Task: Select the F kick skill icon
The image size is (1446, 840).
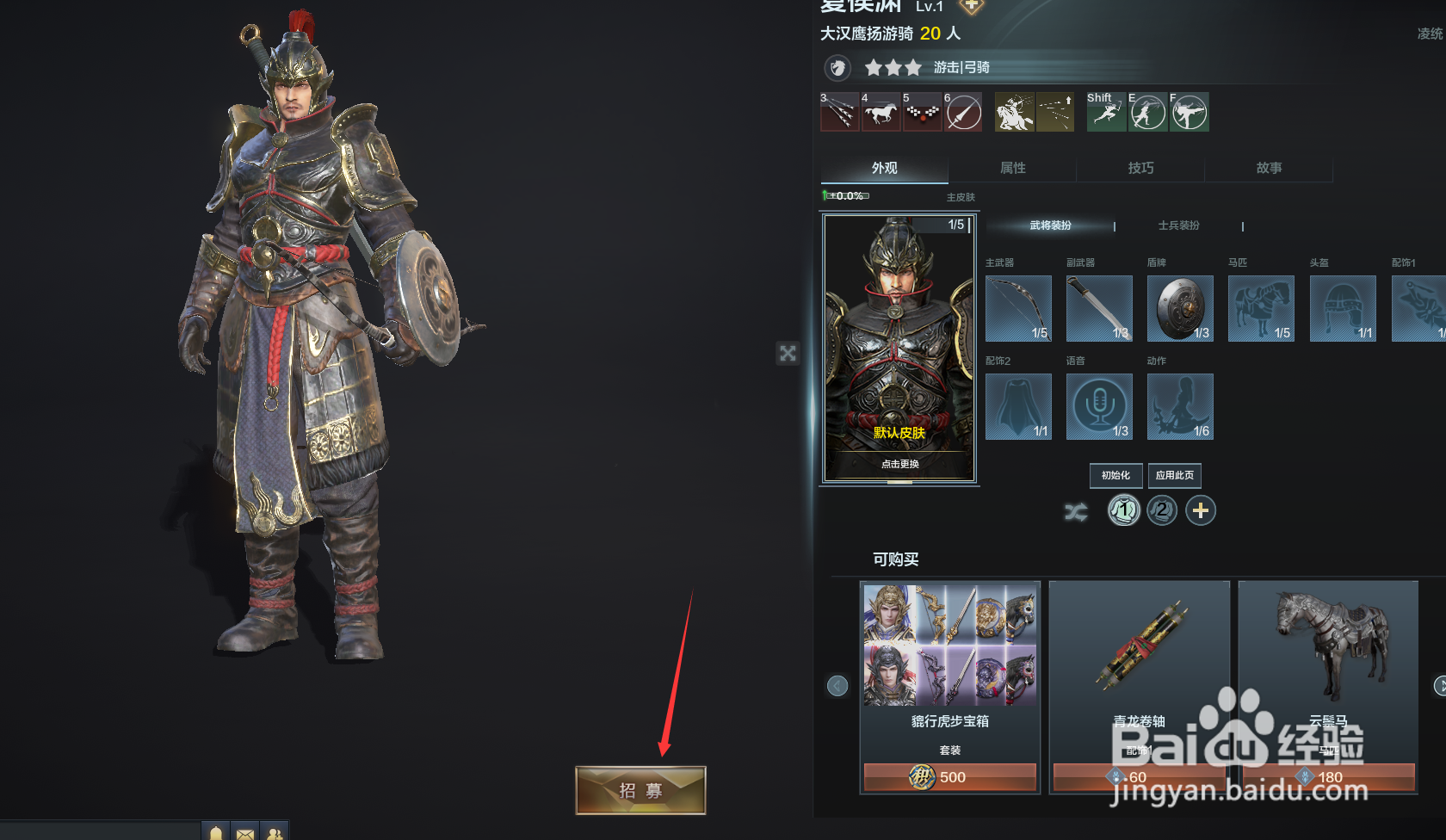Action: pos(1189,112)
